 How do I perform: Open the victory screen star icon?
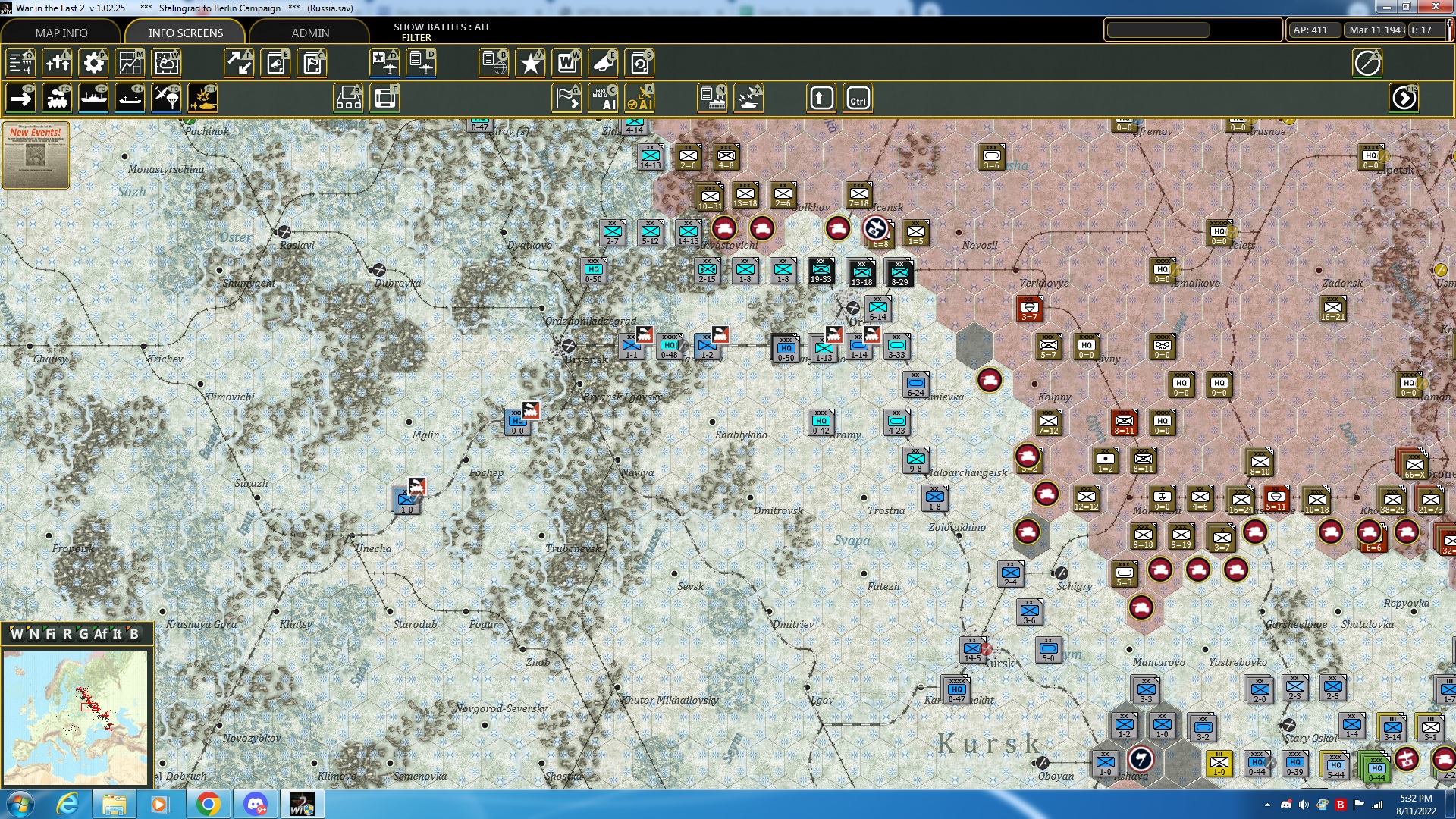click(530, 64)
